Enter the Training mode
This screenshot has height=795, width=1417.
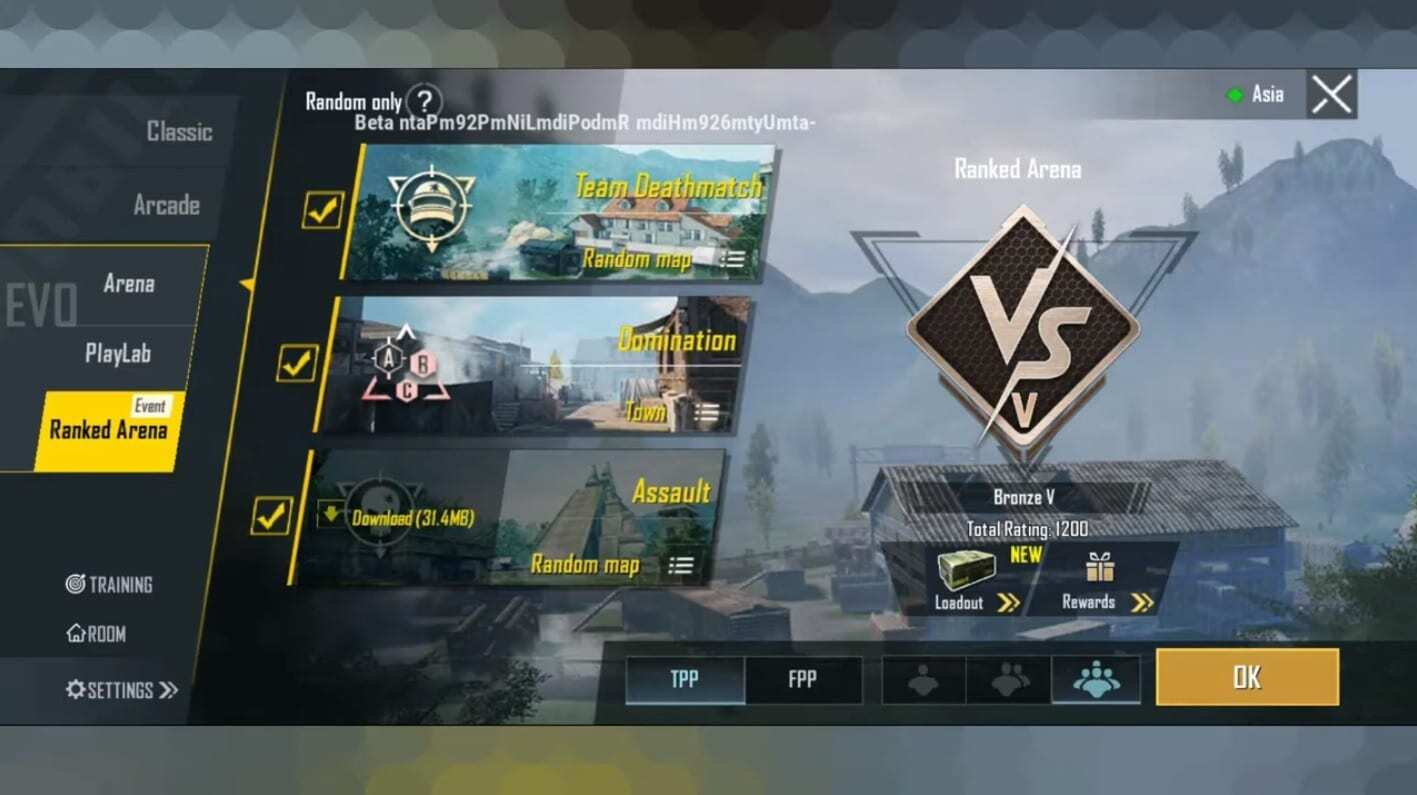click(109, 584)
